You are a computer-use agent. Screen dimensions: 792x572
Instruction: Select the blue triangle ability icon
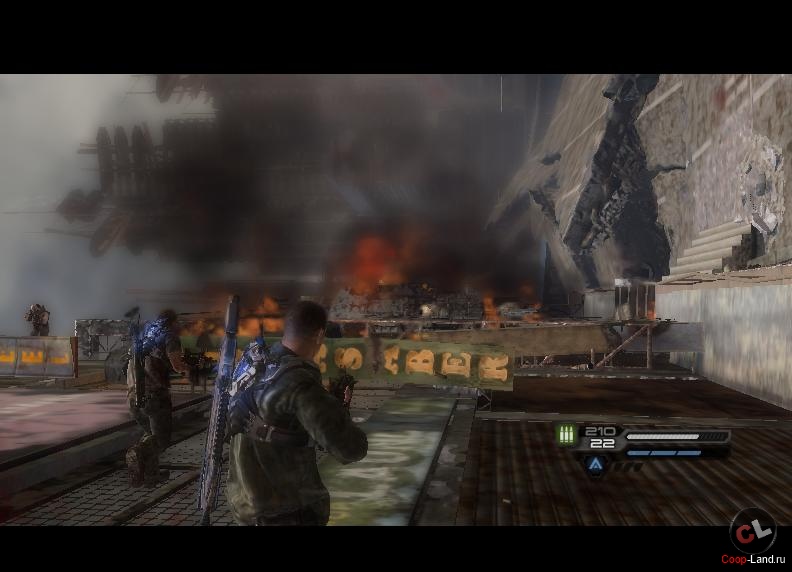[595, 464]
